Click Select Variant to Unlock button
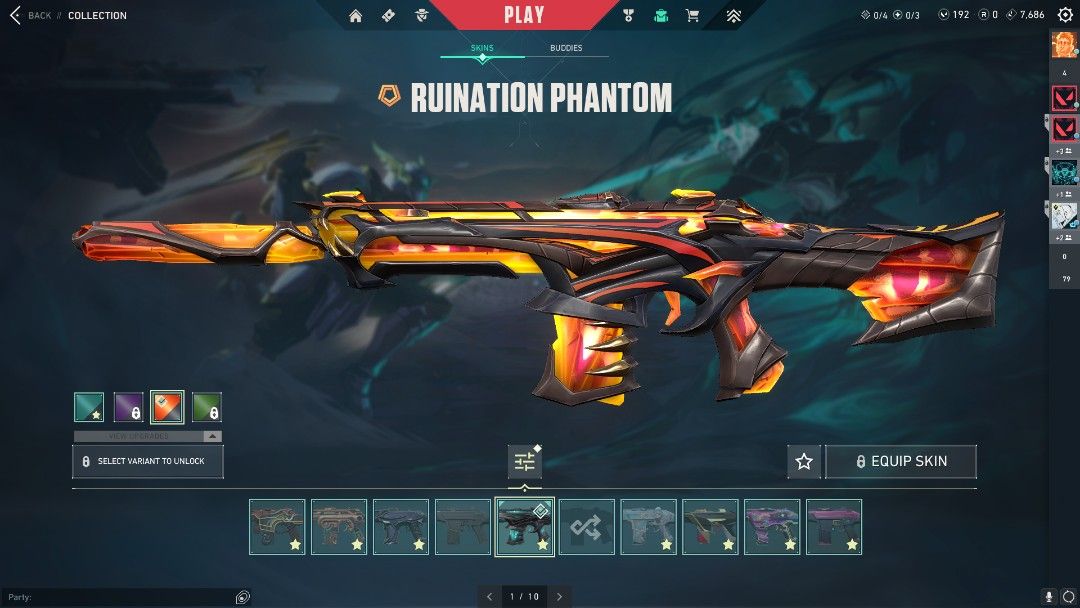The image size is (1080, 608). point(148,461)
